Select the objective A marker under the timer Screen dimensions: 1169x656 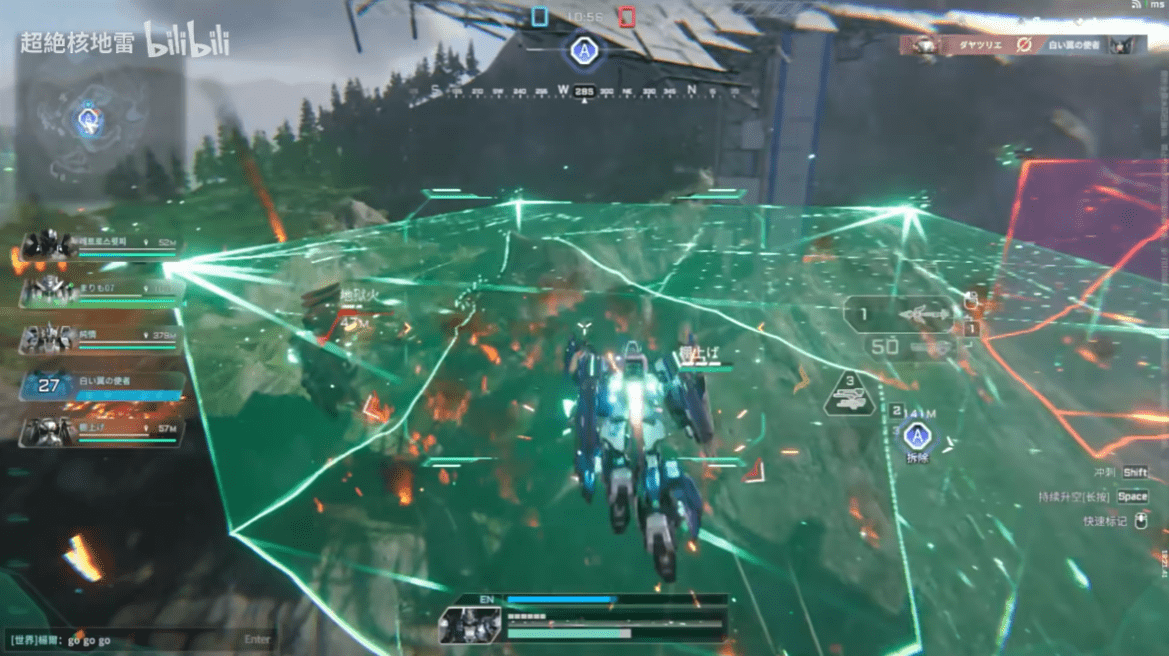pyautogui.click(x=583, y=50)
